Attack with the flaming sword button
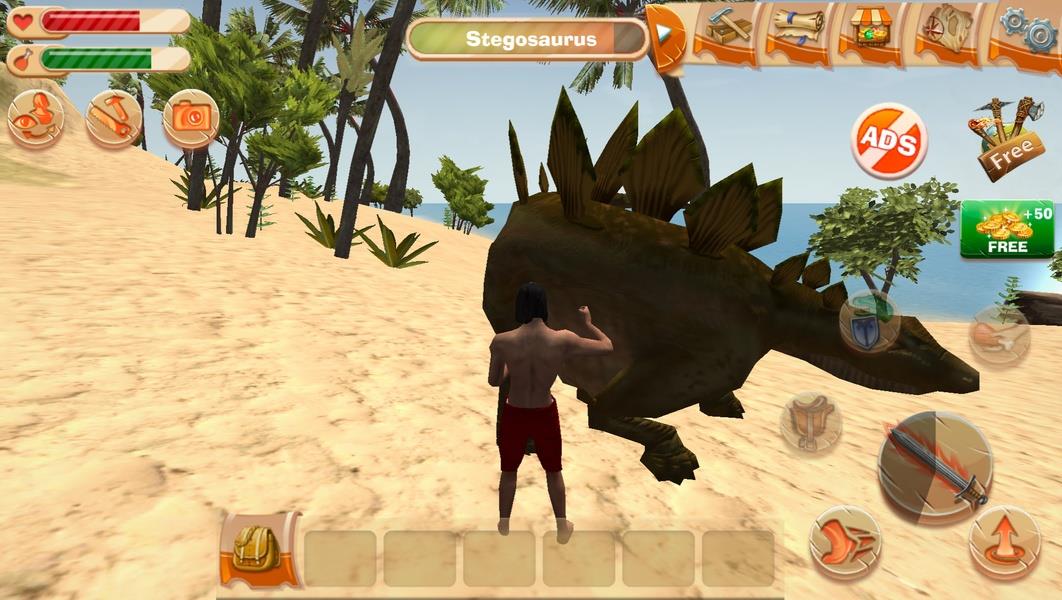 [934, 467]
